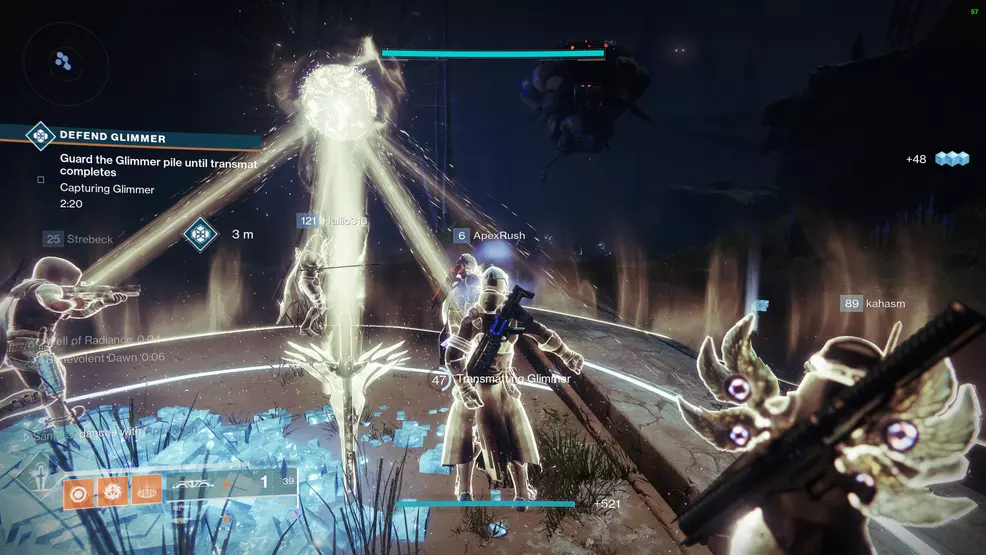Click the blue Glimmer cubes pickup icon
Image resolution: width=986 pixels, height=555 pixels.
(954, 159)
